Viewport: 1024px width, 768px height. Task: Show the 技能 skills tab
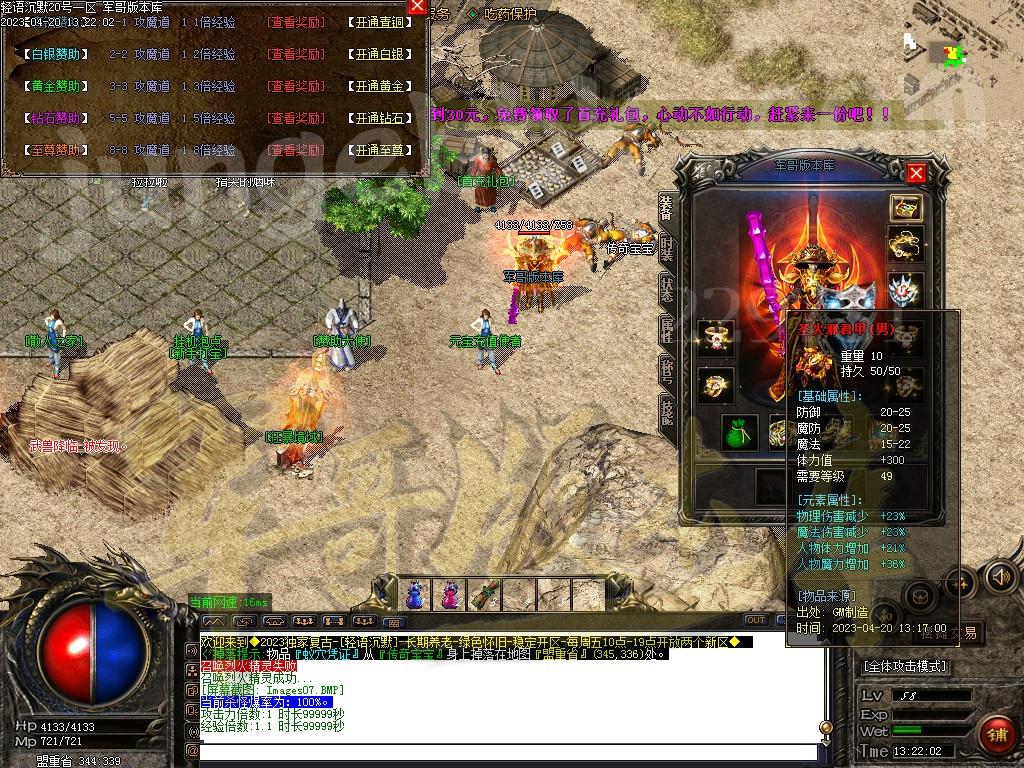(x=667, y=410)
